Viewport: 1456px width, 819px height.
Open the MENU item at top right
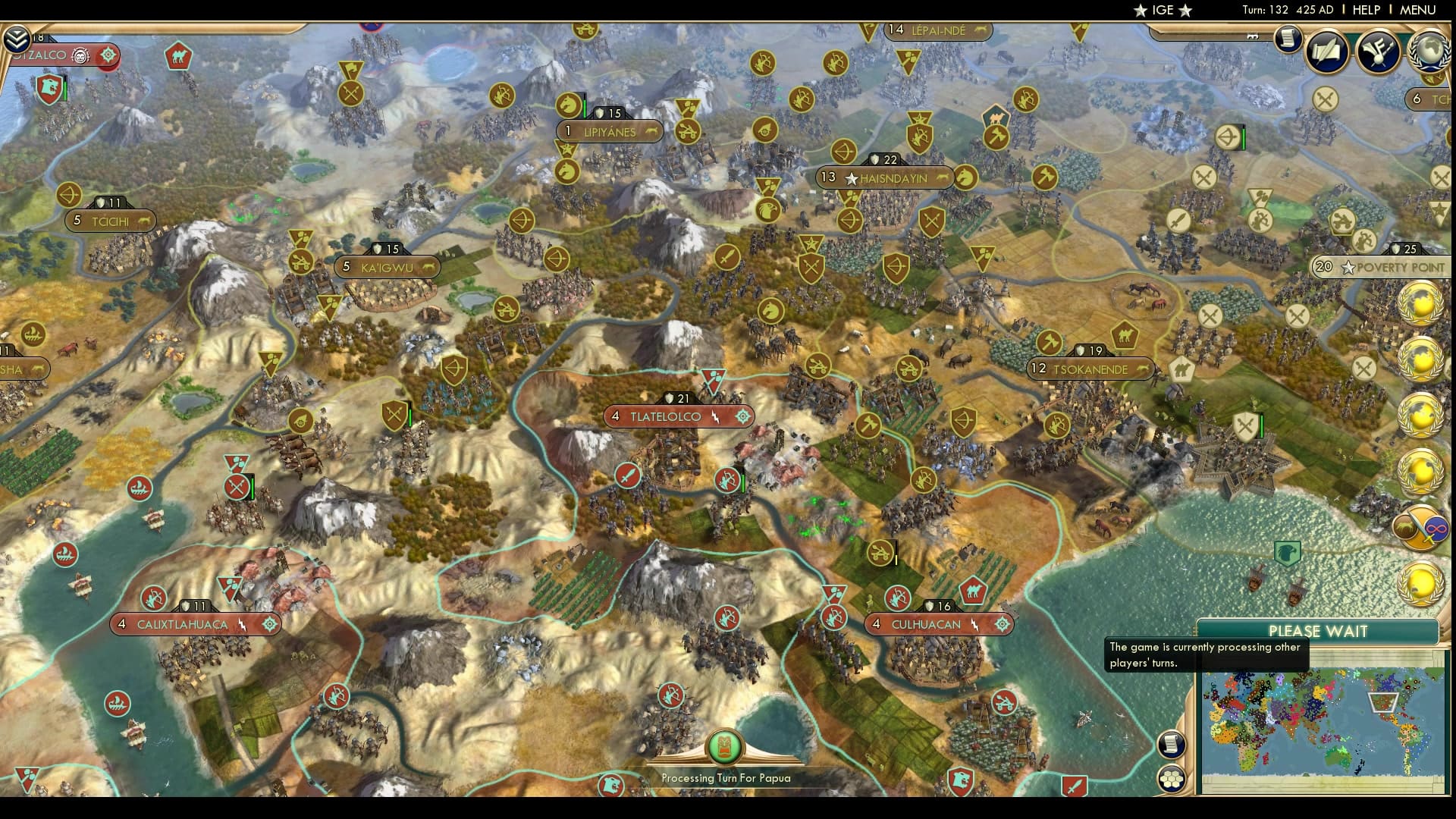(x=1420, y=11)
